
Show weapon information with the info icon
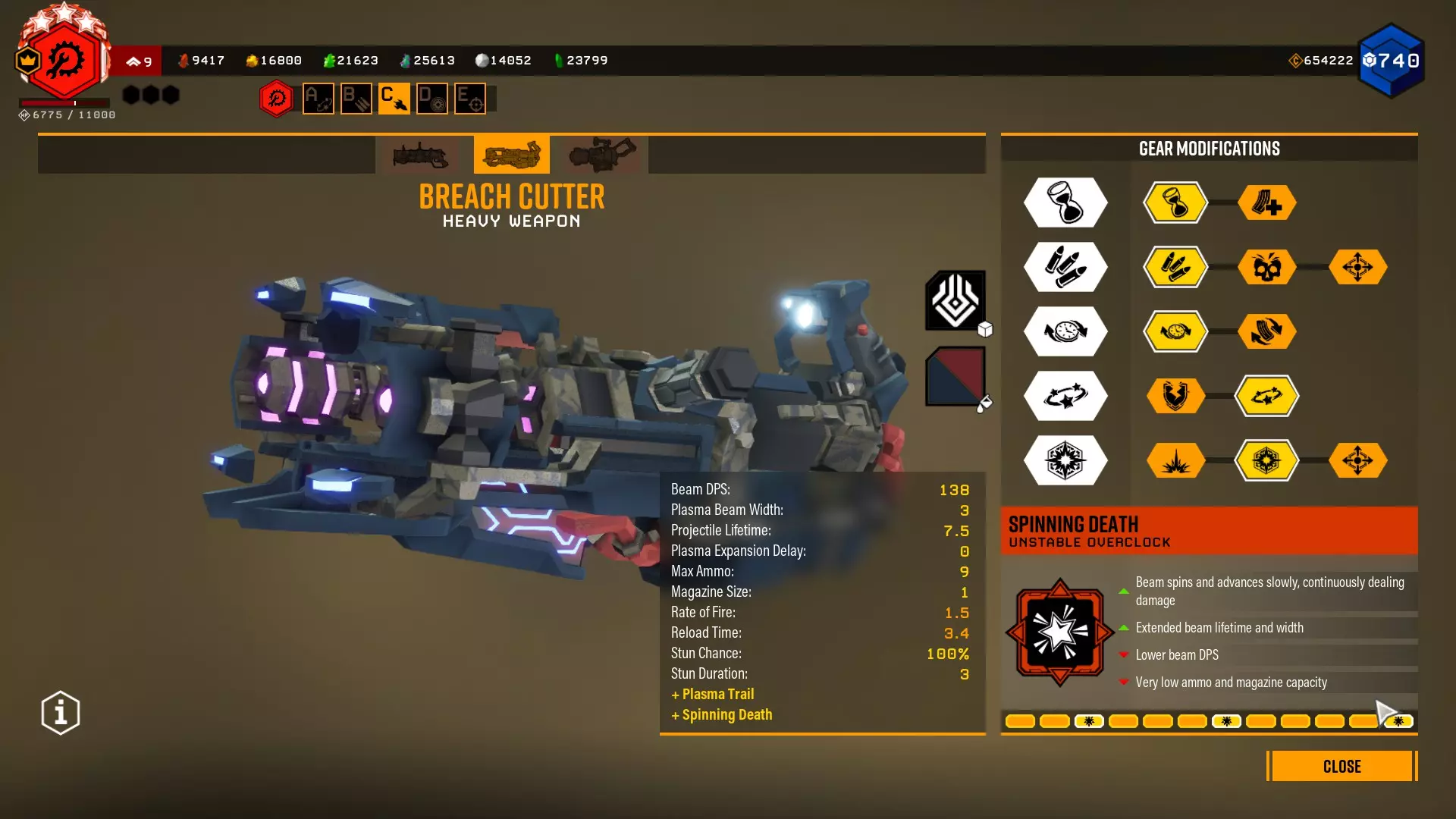[x=61, y=713]
